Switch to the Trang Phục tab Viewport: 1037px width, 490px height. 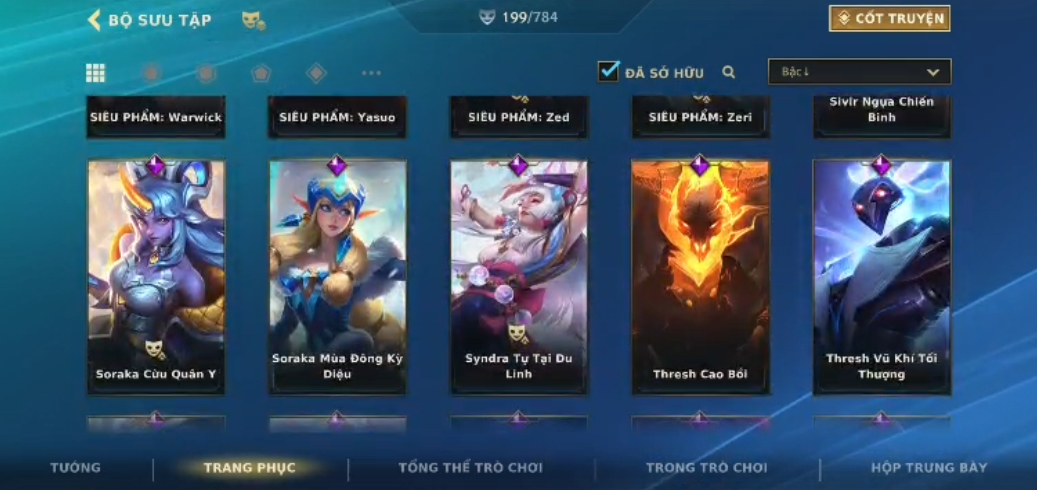[249, 468]
